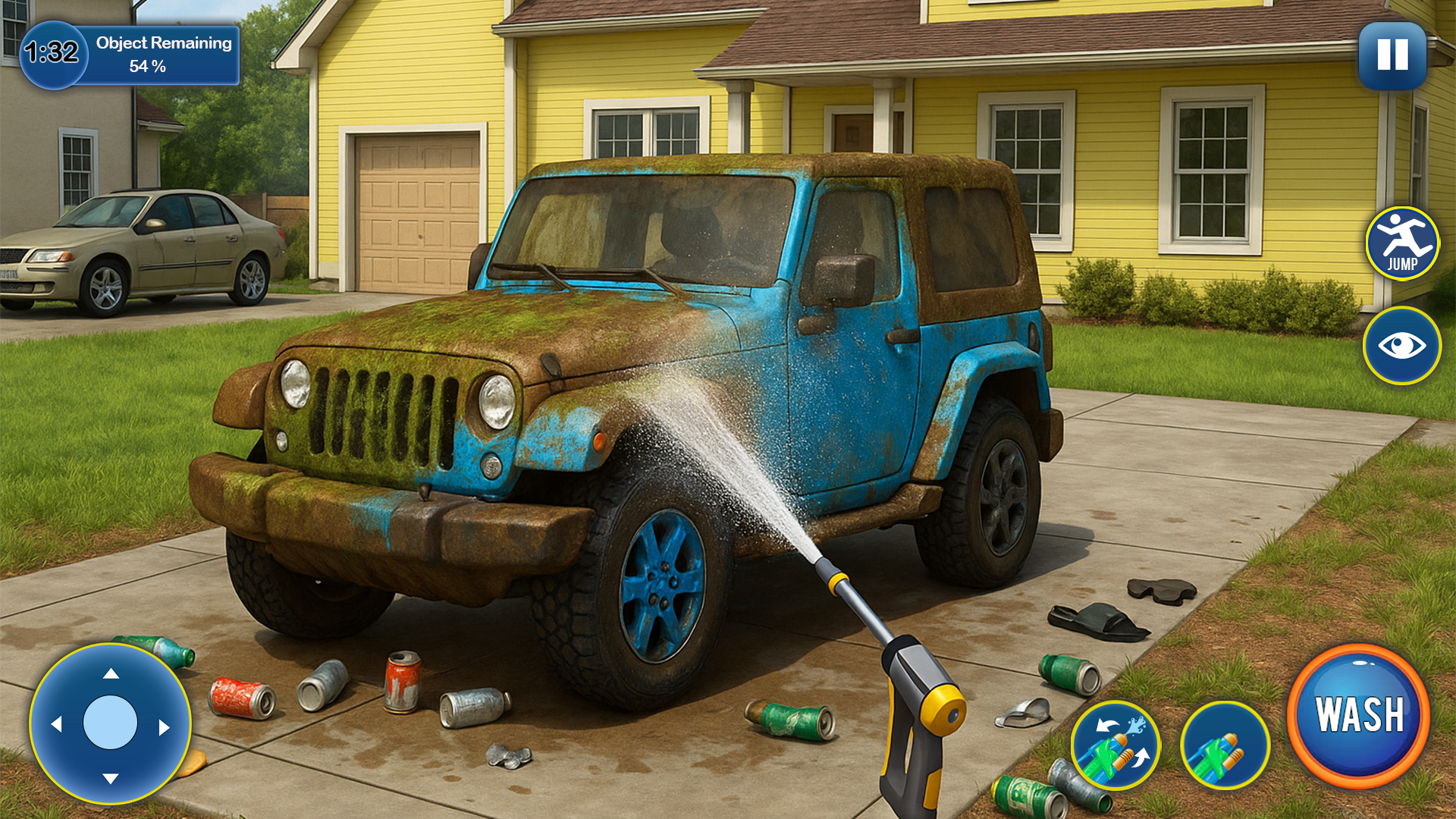Tap the left arrow on the movement joystick
Viewport: 1456px width, 819px height.
(59, 724)
